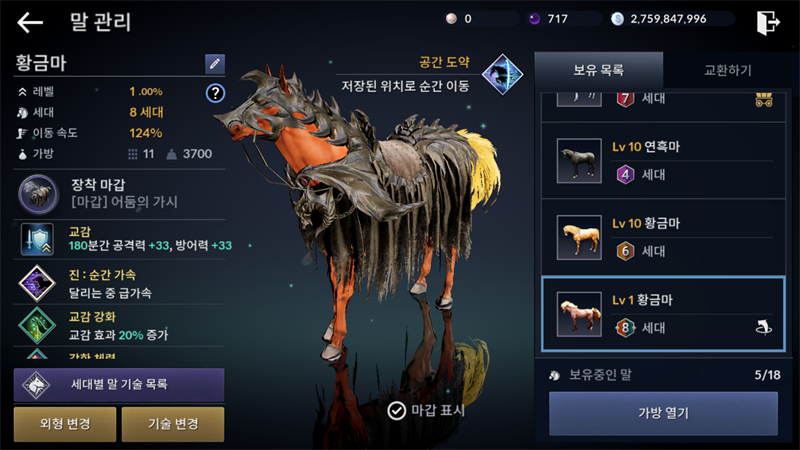Edit the horse name with pencil icon
This screenshot has height=450, width=800.
[x=215, y=64]
